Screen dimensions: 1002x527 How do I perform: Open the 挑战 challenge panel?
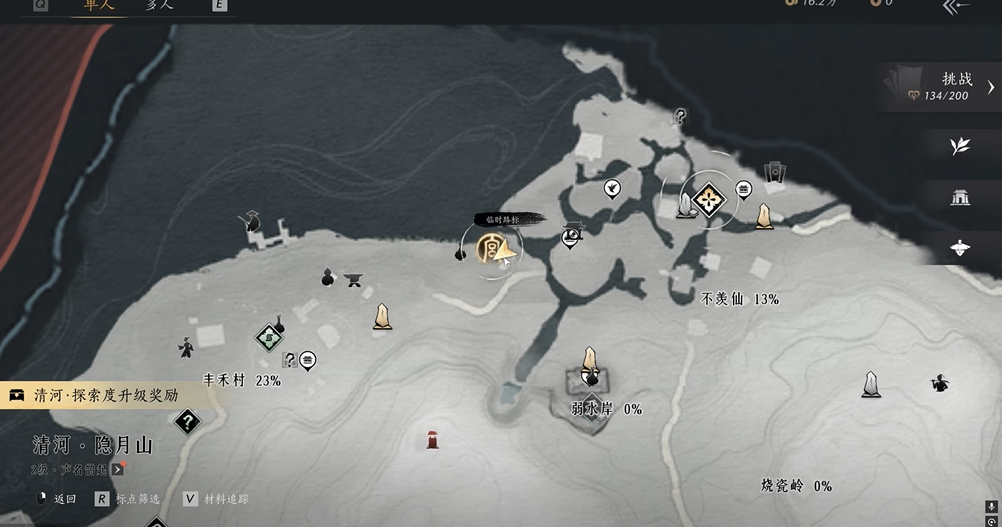click(x=941, y=87)
